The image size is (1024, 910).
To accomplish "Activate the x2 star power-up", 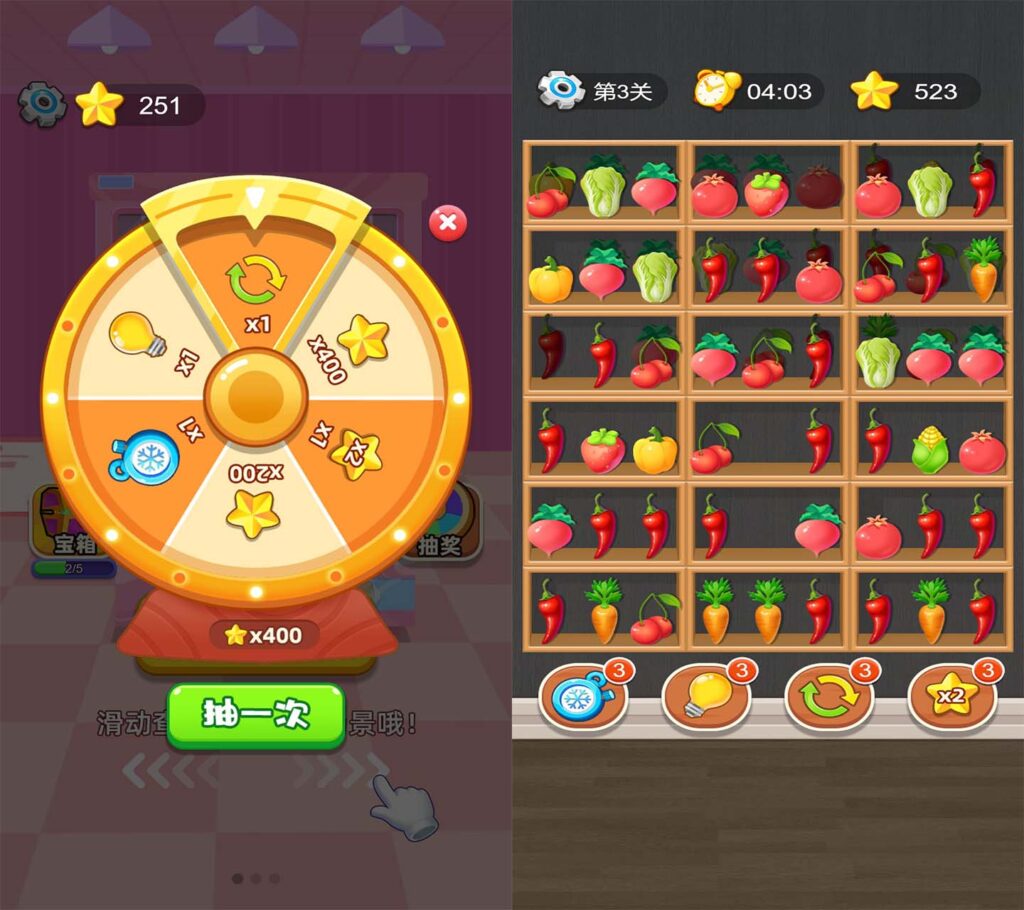I will [951, 697].
